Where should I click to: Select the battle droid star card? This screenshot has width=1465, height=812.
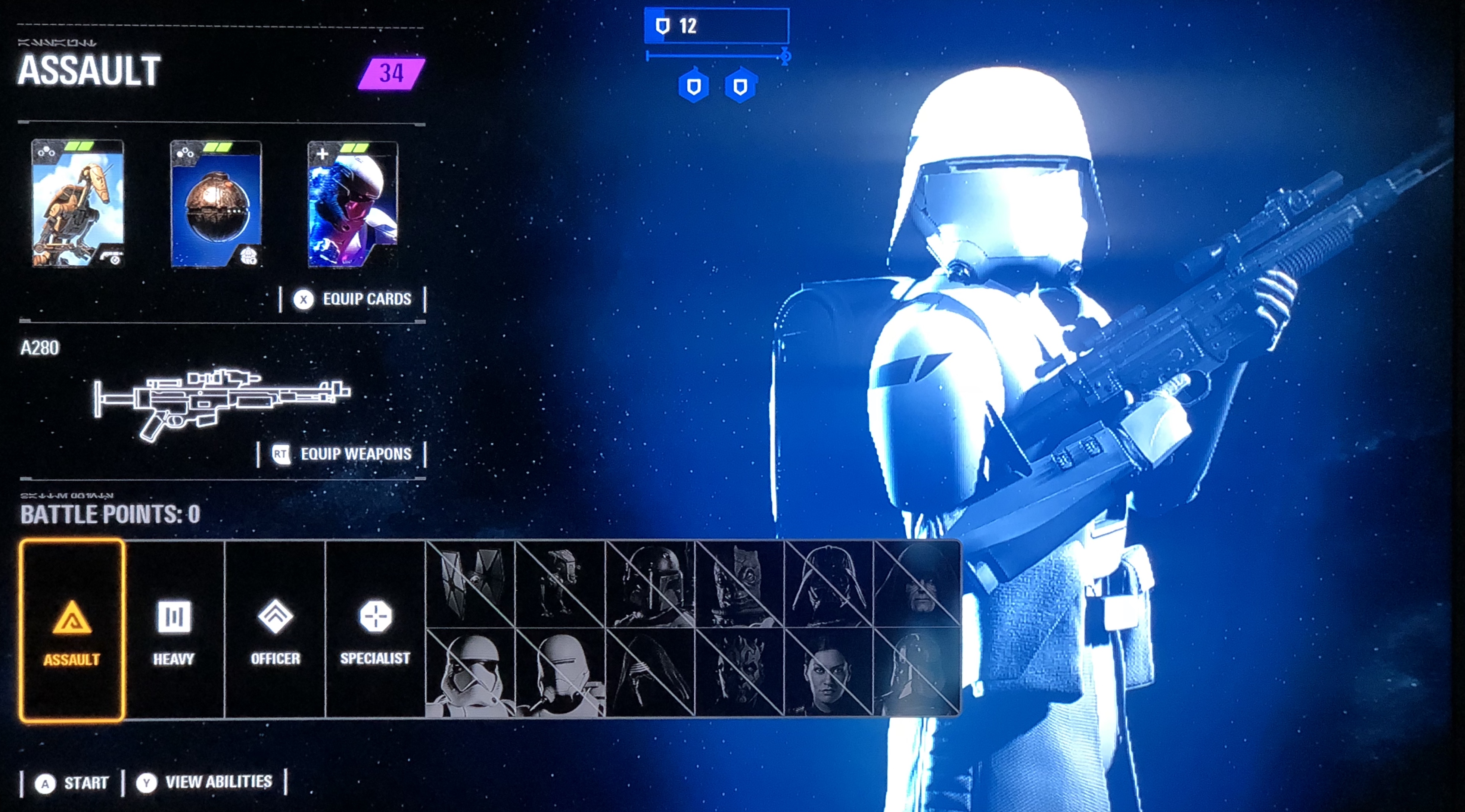click(x=78, y=204)
